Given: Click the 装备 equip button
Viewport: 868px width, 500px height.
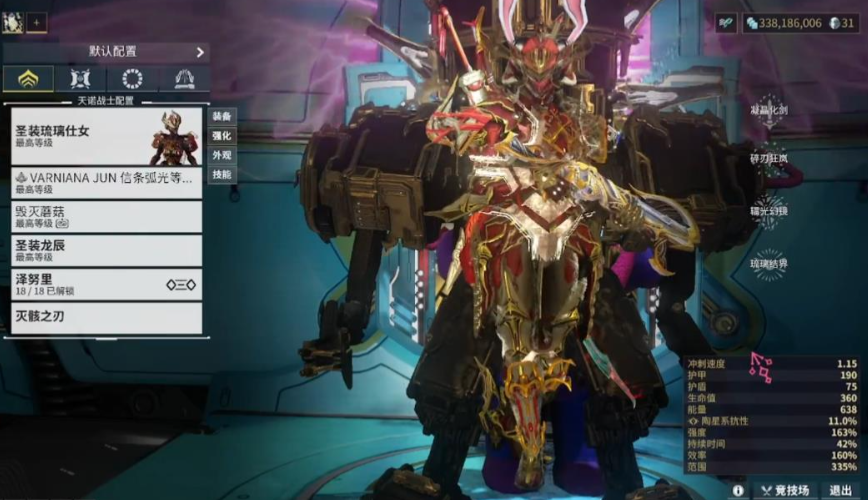Looking at the screenshot, I should point(221,115).
